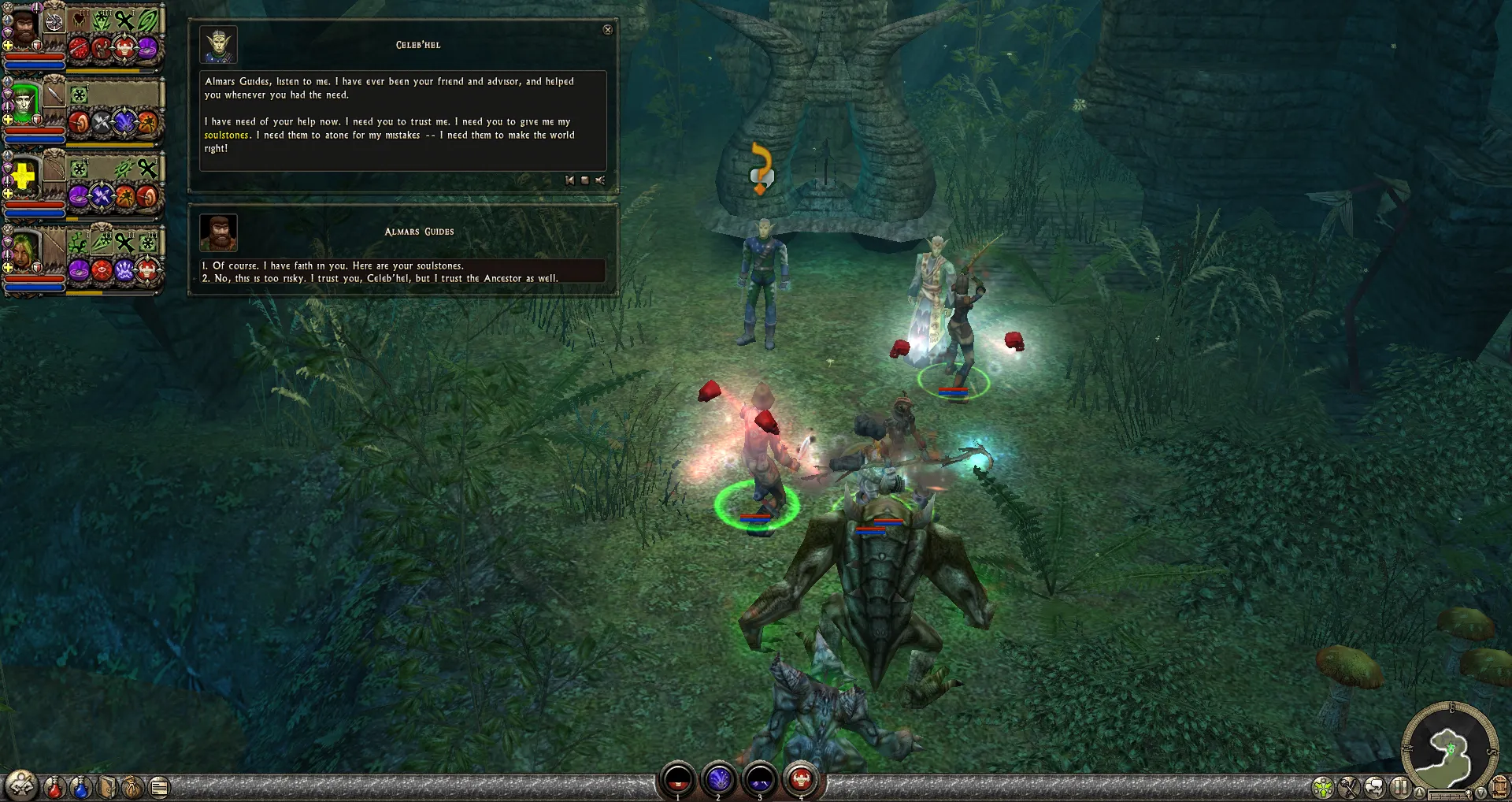Open the inventory sack icon
The width and height of the screenshot is (1512, 802).
click(x=133, y=786)
